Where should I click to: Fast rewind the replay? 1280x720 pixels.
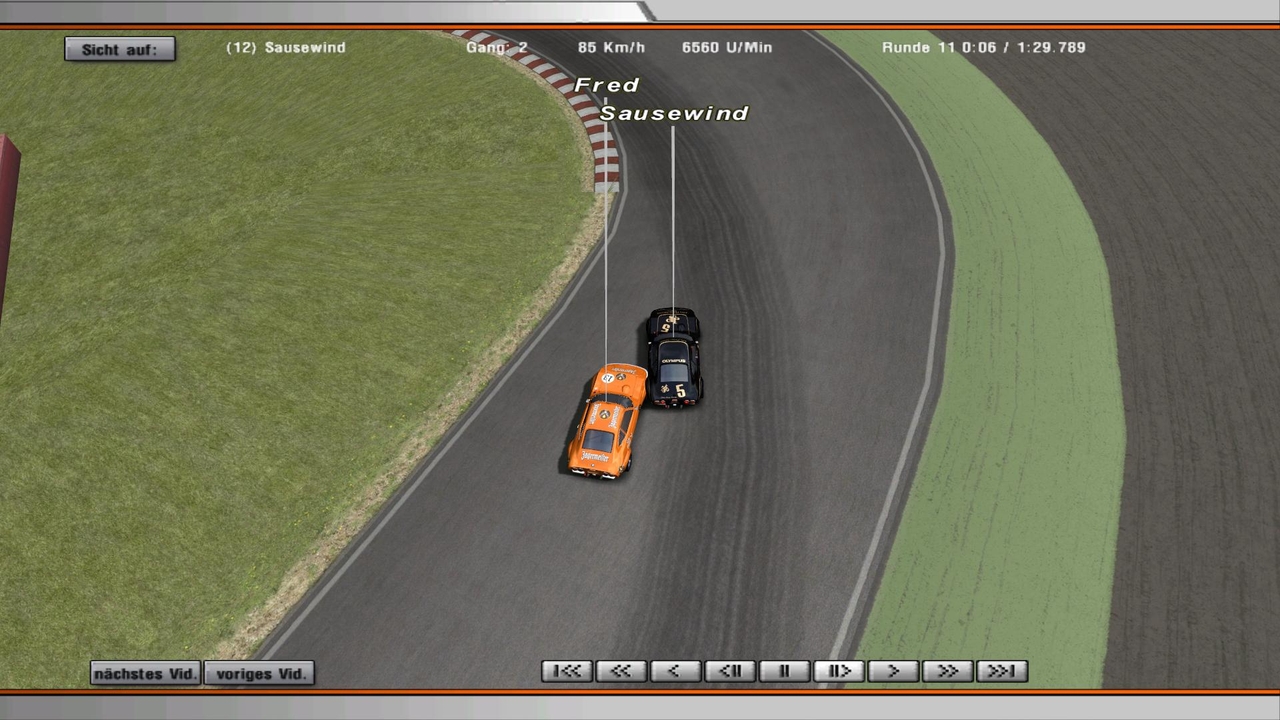point(621,671)
